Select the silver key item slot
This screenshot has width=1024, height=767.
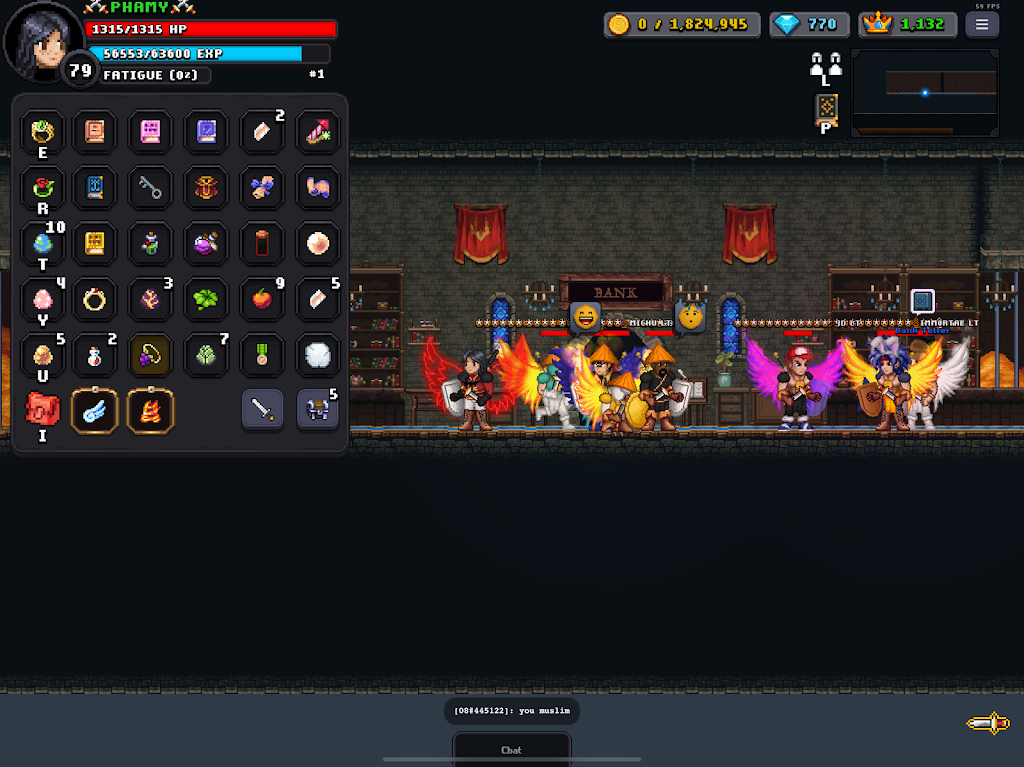pyautogui.click(x=150, y=187)
